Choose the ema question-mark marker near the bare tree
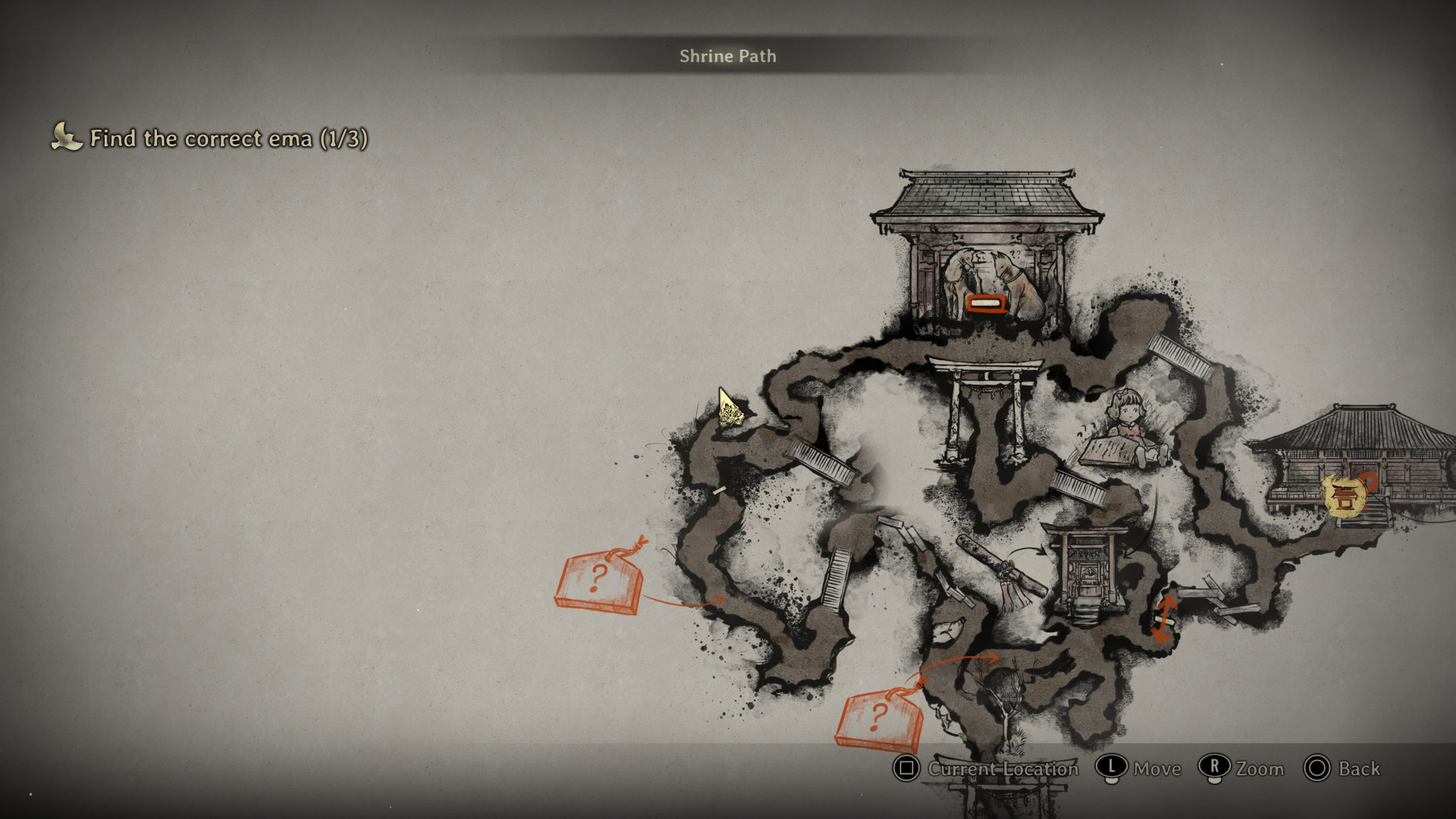 point(878,718)
